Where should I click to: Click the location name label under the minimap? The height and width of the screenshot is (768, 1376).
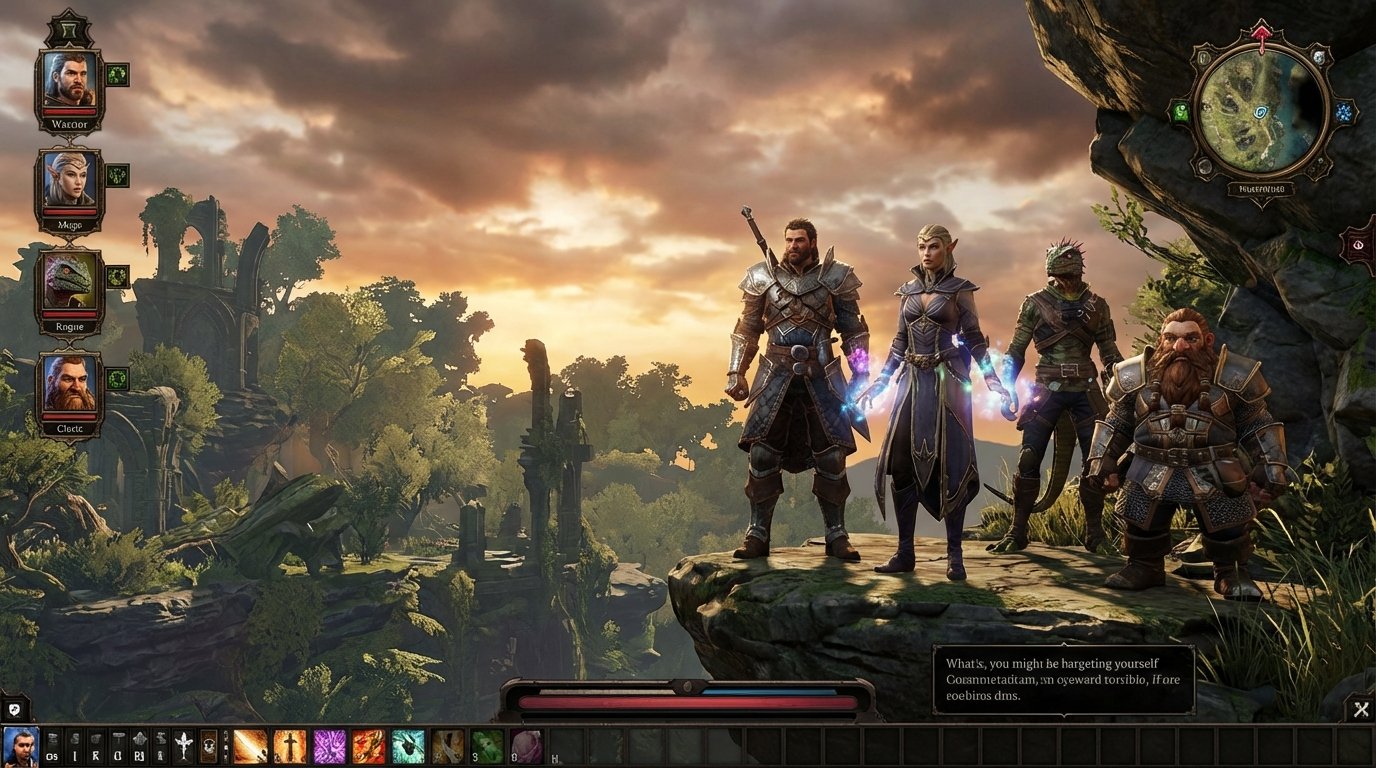pyautogui.click(x=1262, y=188)
